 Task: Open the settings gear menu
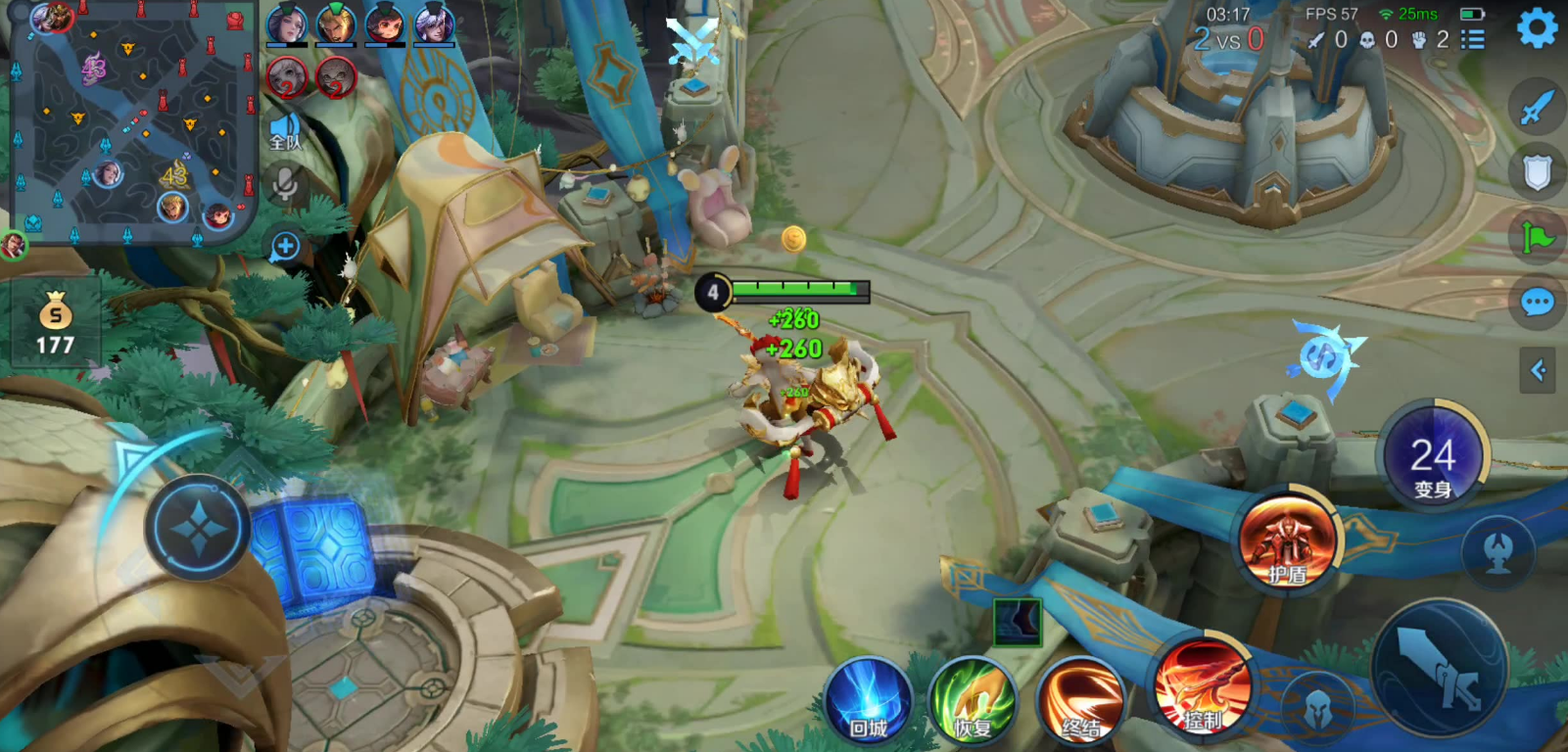tap(1537, 28)
